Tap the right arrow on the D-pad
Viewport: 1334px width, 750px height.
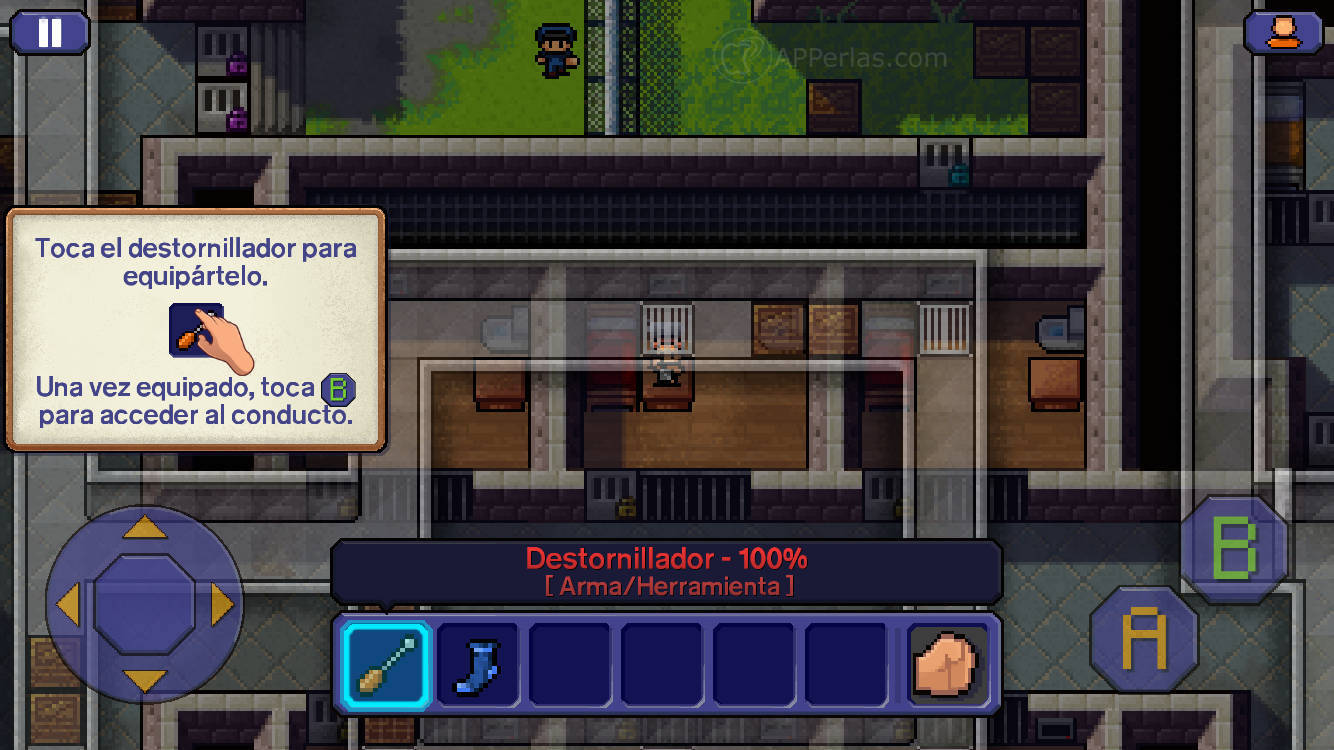[x=218, y=602]
